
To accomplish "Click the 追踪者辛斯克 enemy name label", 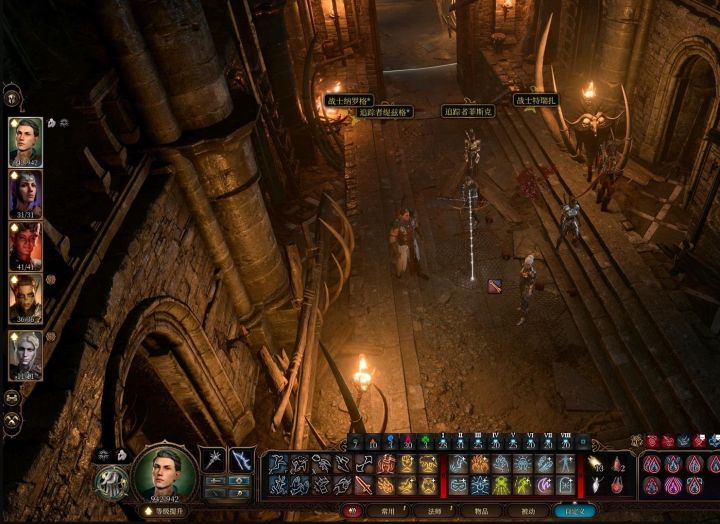I will [469, 112].
